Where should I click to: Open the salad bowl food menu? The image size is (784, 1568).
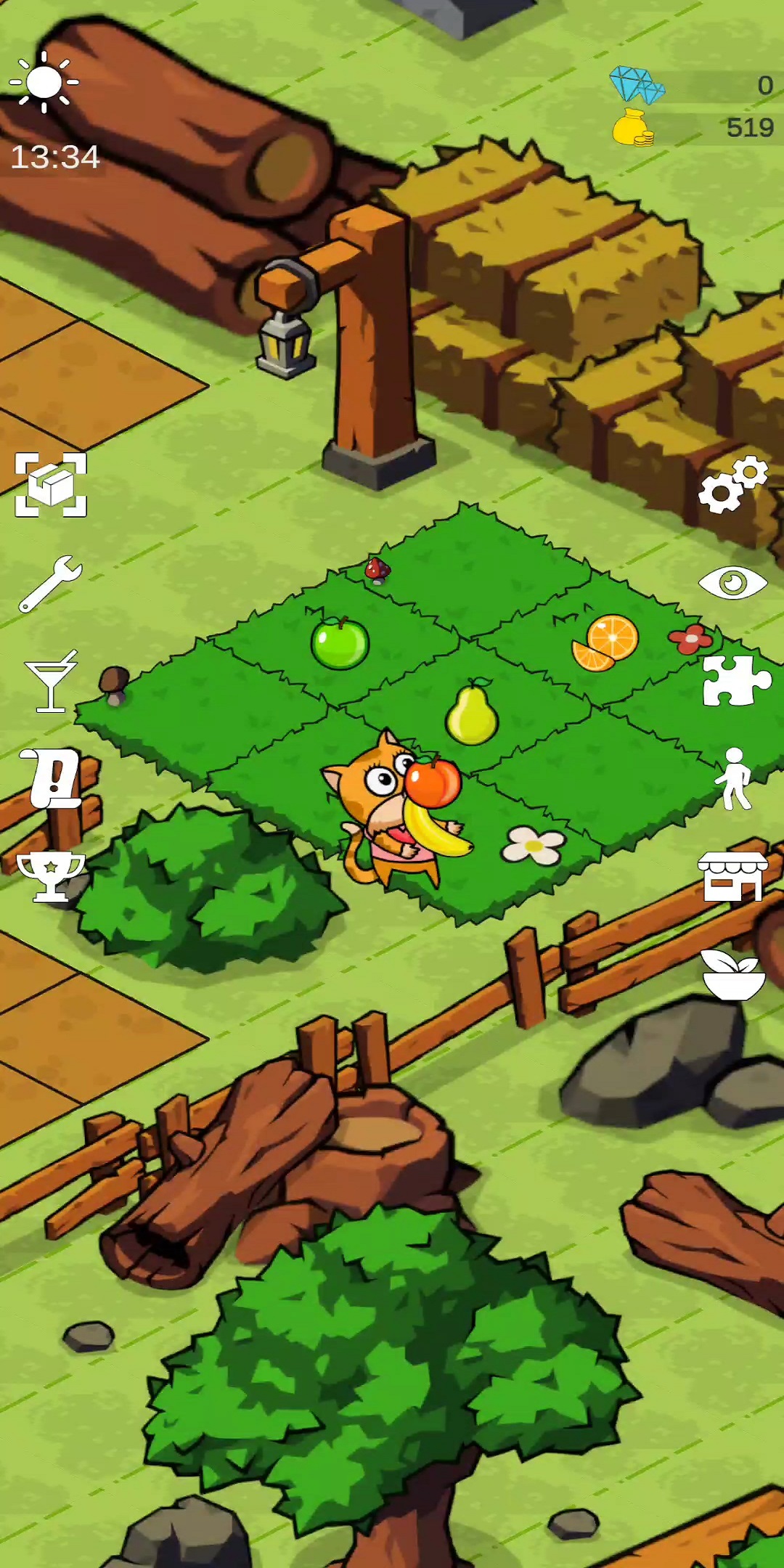pyautogui.click(x=733, y=975)
